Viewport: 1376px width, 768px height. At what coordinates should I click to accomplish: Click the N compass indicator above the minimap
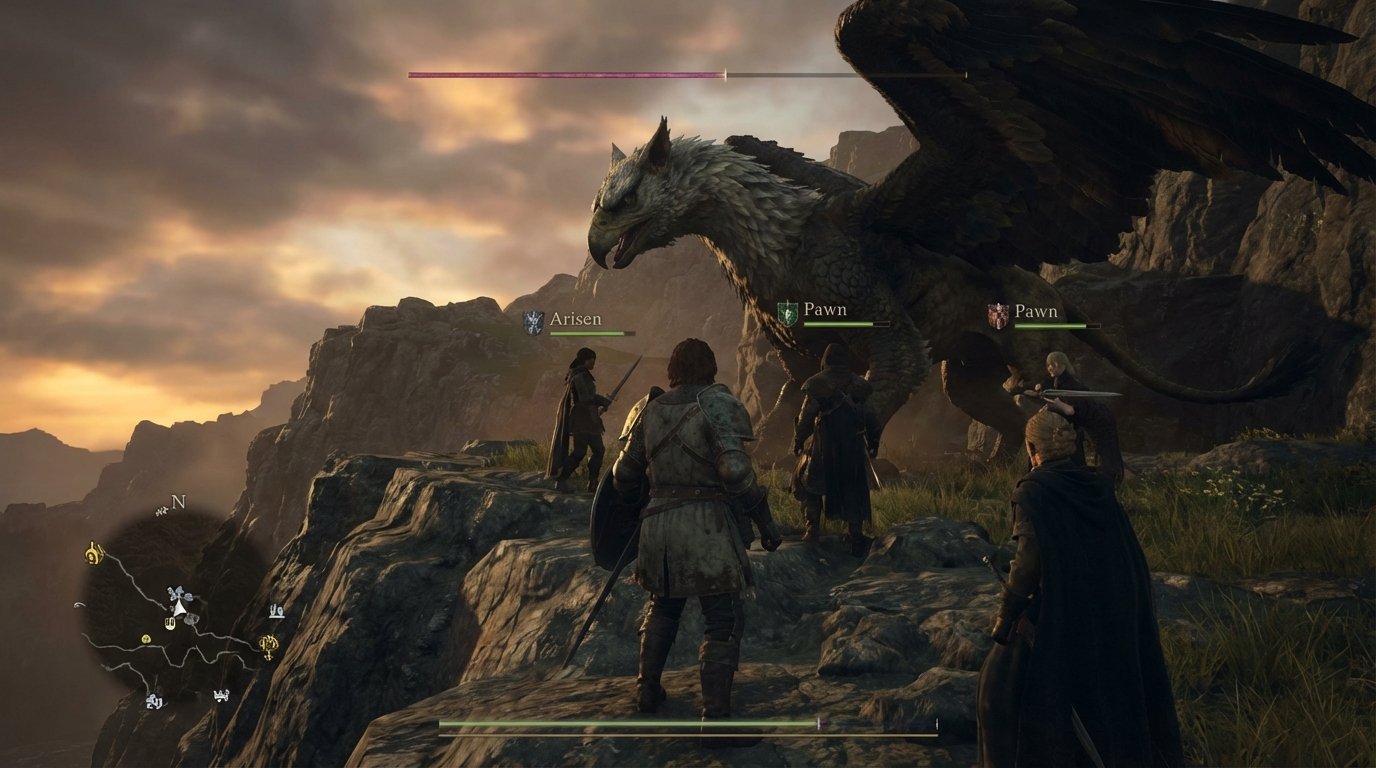point(177,502)
